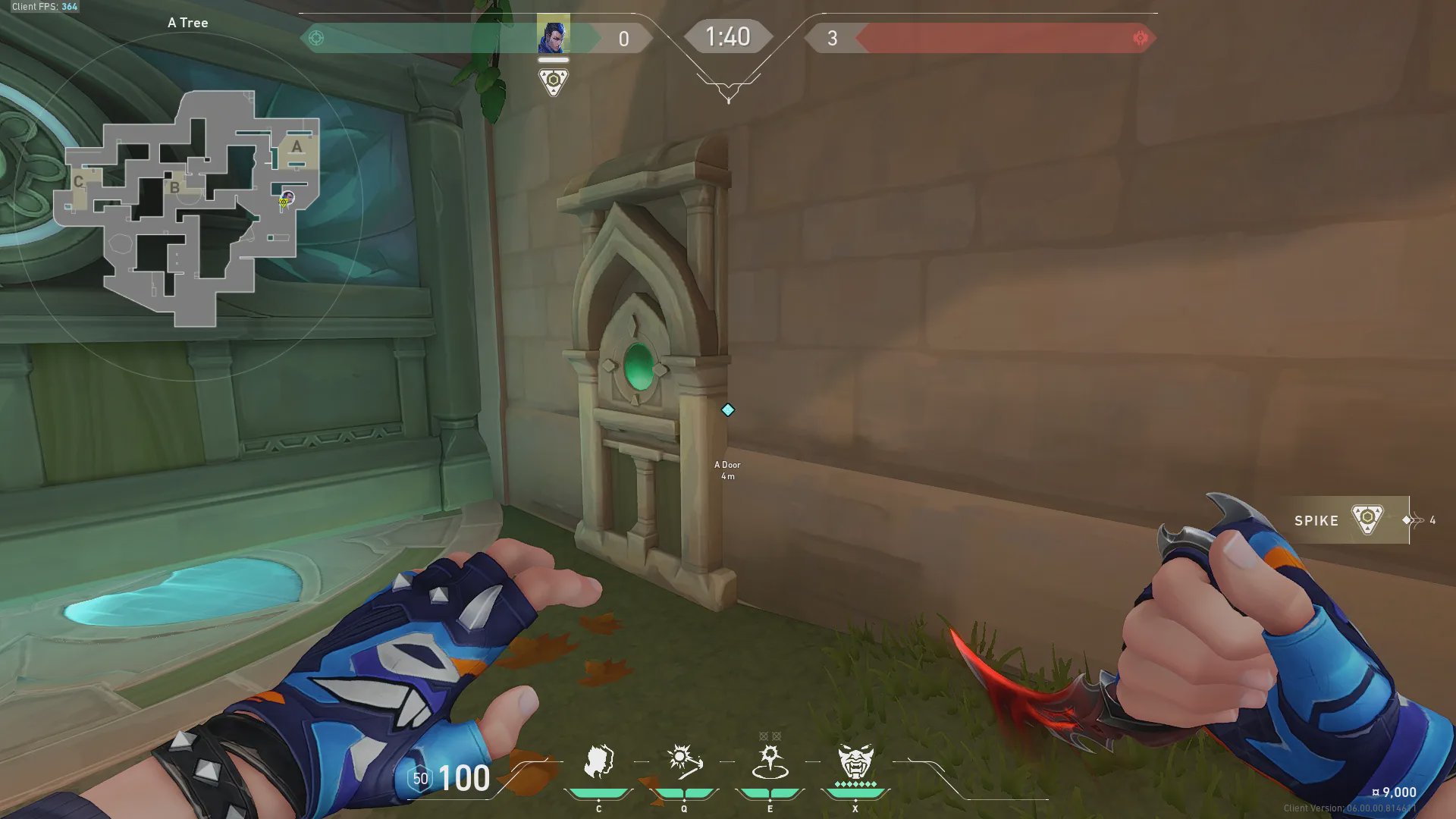Screen dimensions: 1456x819
Task: Click the spike carrier icon under portrait
Action: pyautogui.click(x=553, y=81)
